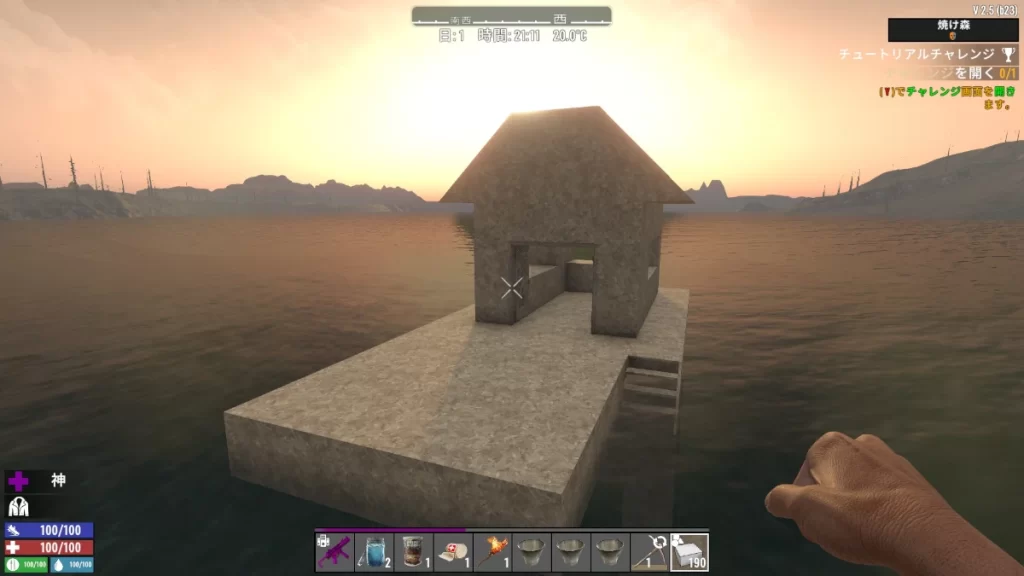Equip the burning torch from the hotbar
Viewport: 1024px width, 576px height.
click(x=492, y=552)
